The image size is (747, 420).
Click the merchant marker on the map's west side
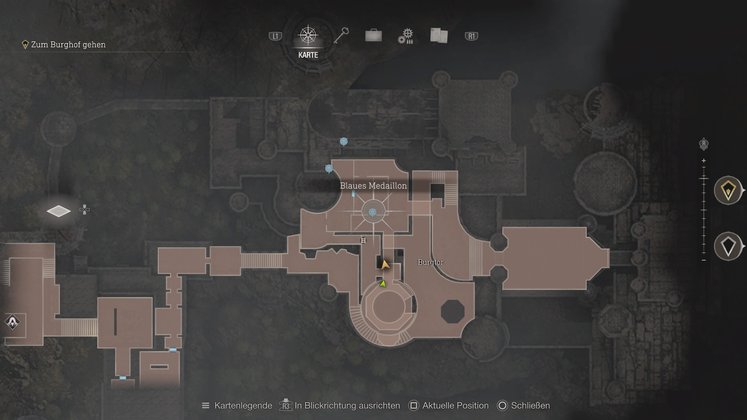pyautogui.click(x=13, y=323)
